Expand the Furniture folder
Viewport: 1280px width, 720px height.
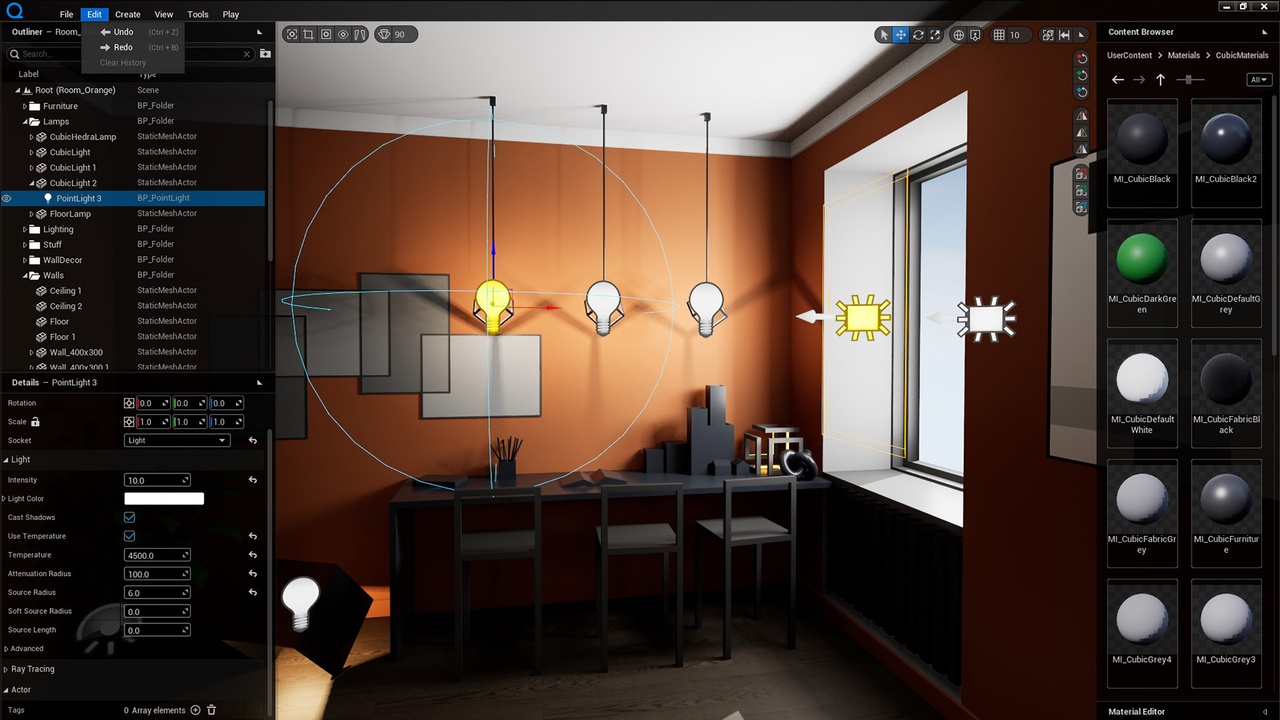coord(25,106)
